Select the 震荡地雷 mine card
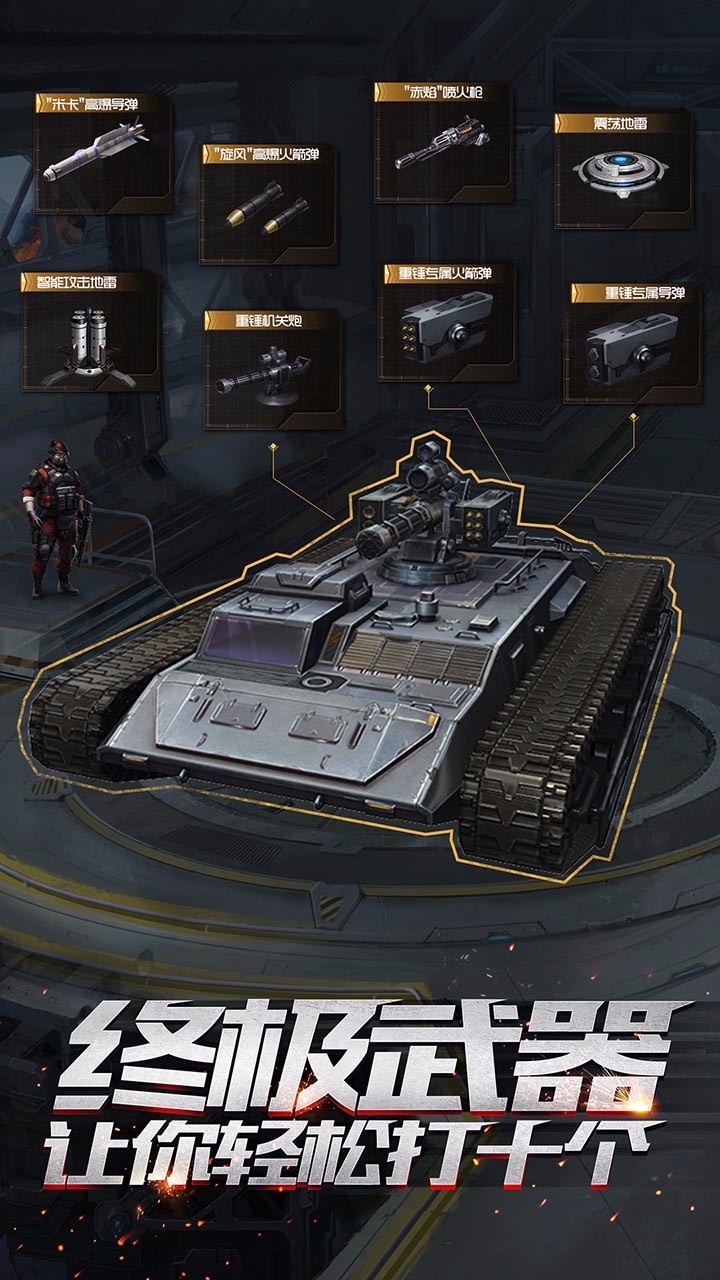Screen dimensions: 720x1280 (623, 169)
